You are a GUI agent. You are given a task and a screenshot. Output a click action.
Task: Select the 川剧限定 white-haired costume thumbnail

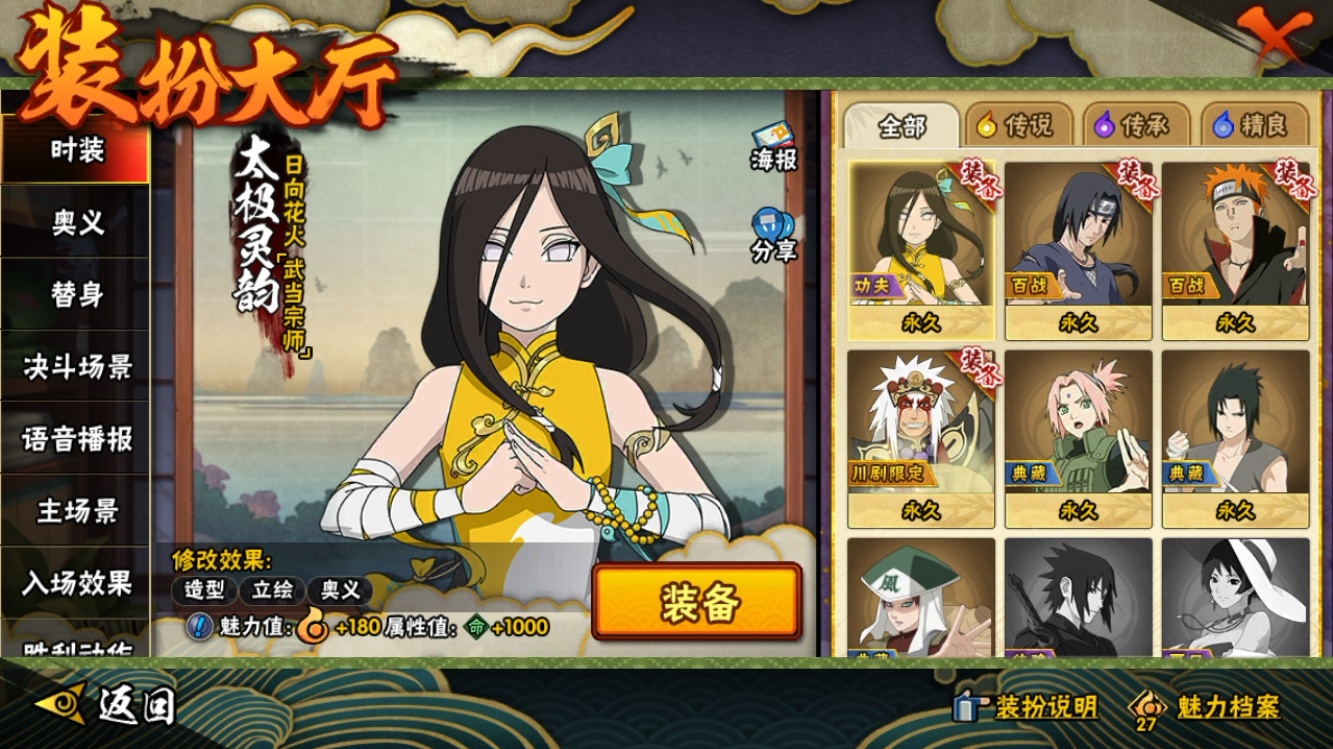tap(920, 436)
